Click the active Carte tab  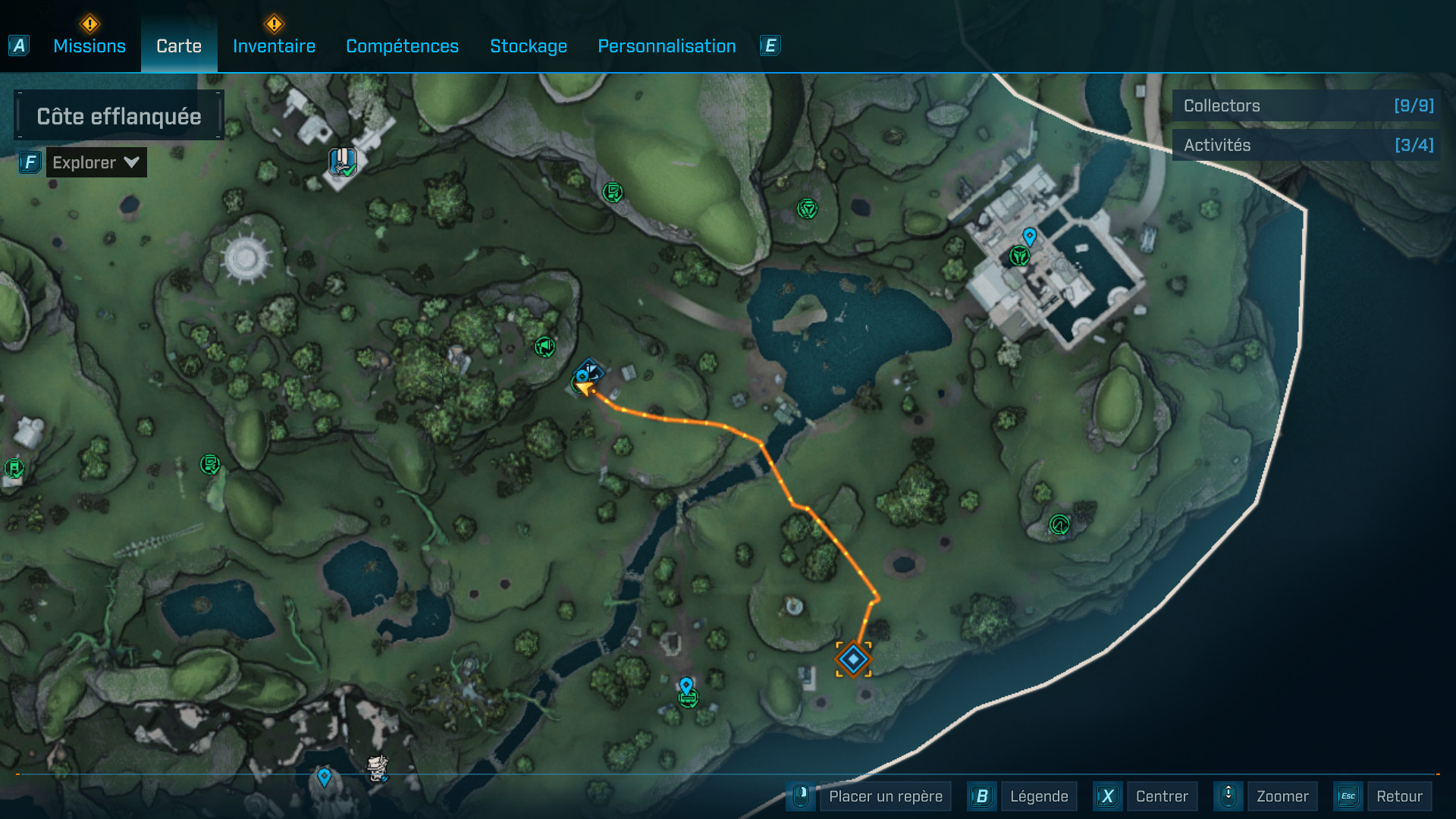click(179, 46)
